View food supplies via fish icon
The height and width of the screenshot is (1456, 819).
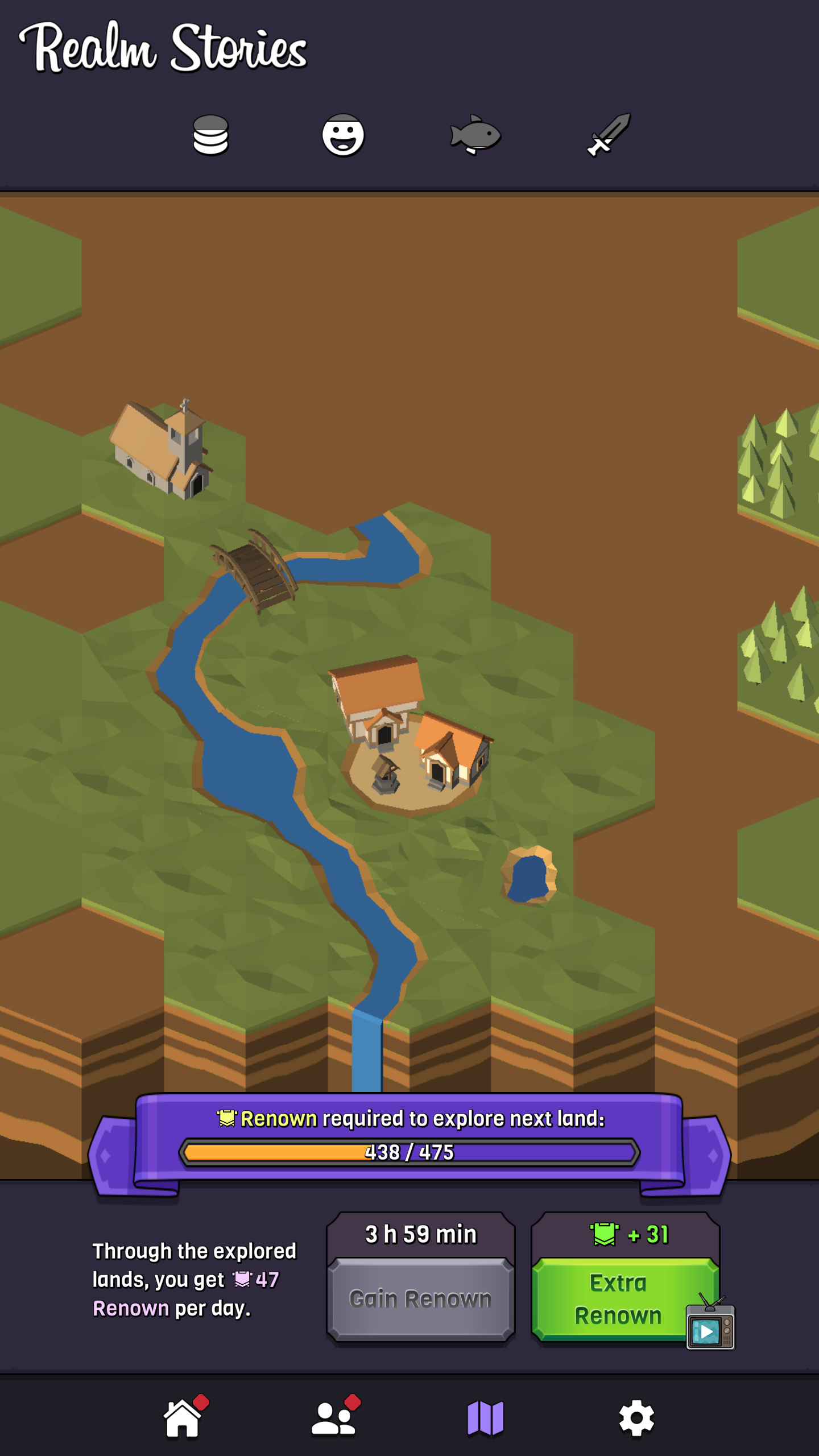tap(476, 136)
